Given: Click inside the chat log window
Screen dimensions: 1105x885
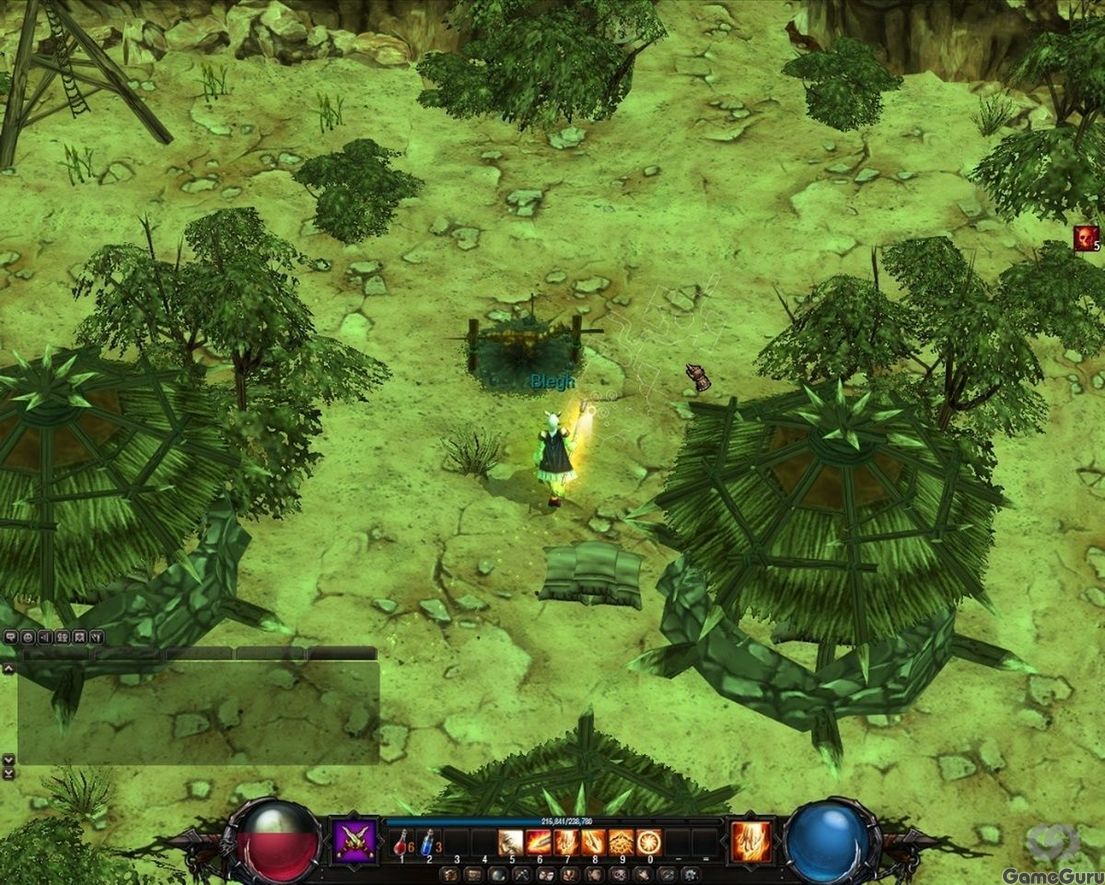Looking at the screenshot, I should (x=198, y=712).
